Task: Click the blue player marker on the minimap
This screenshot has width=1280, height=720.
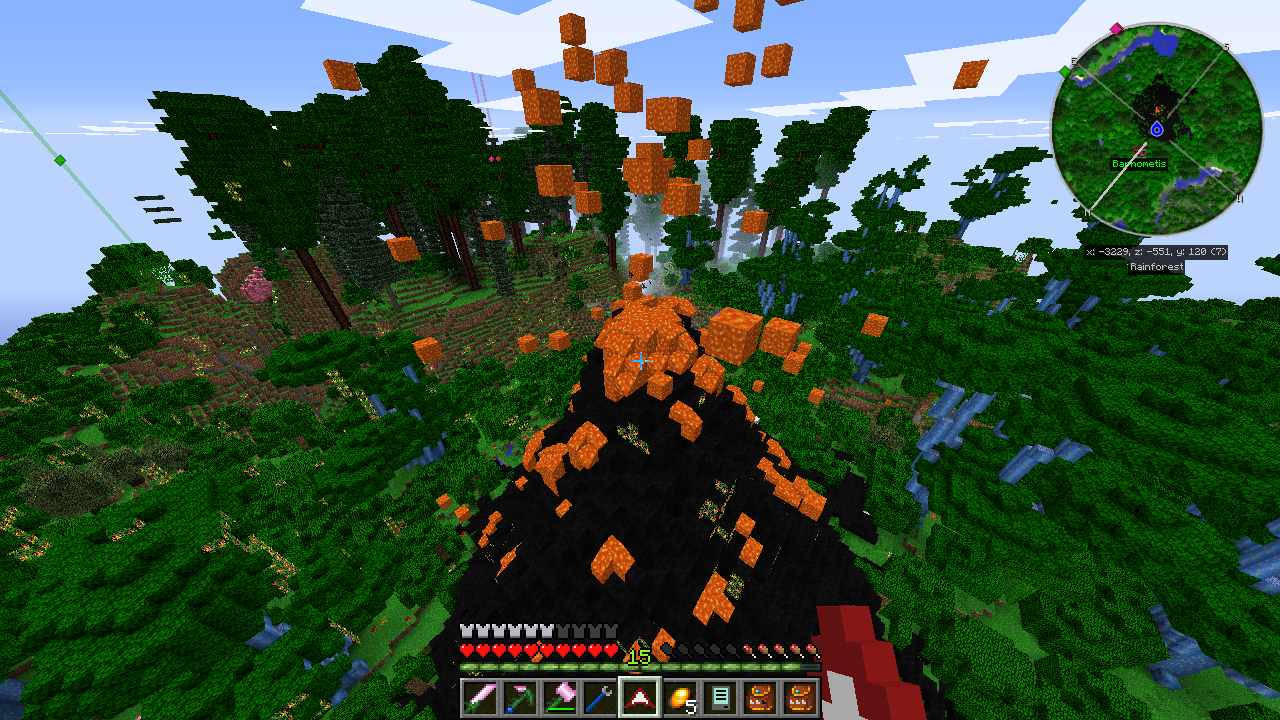Action: point(1157,129)
